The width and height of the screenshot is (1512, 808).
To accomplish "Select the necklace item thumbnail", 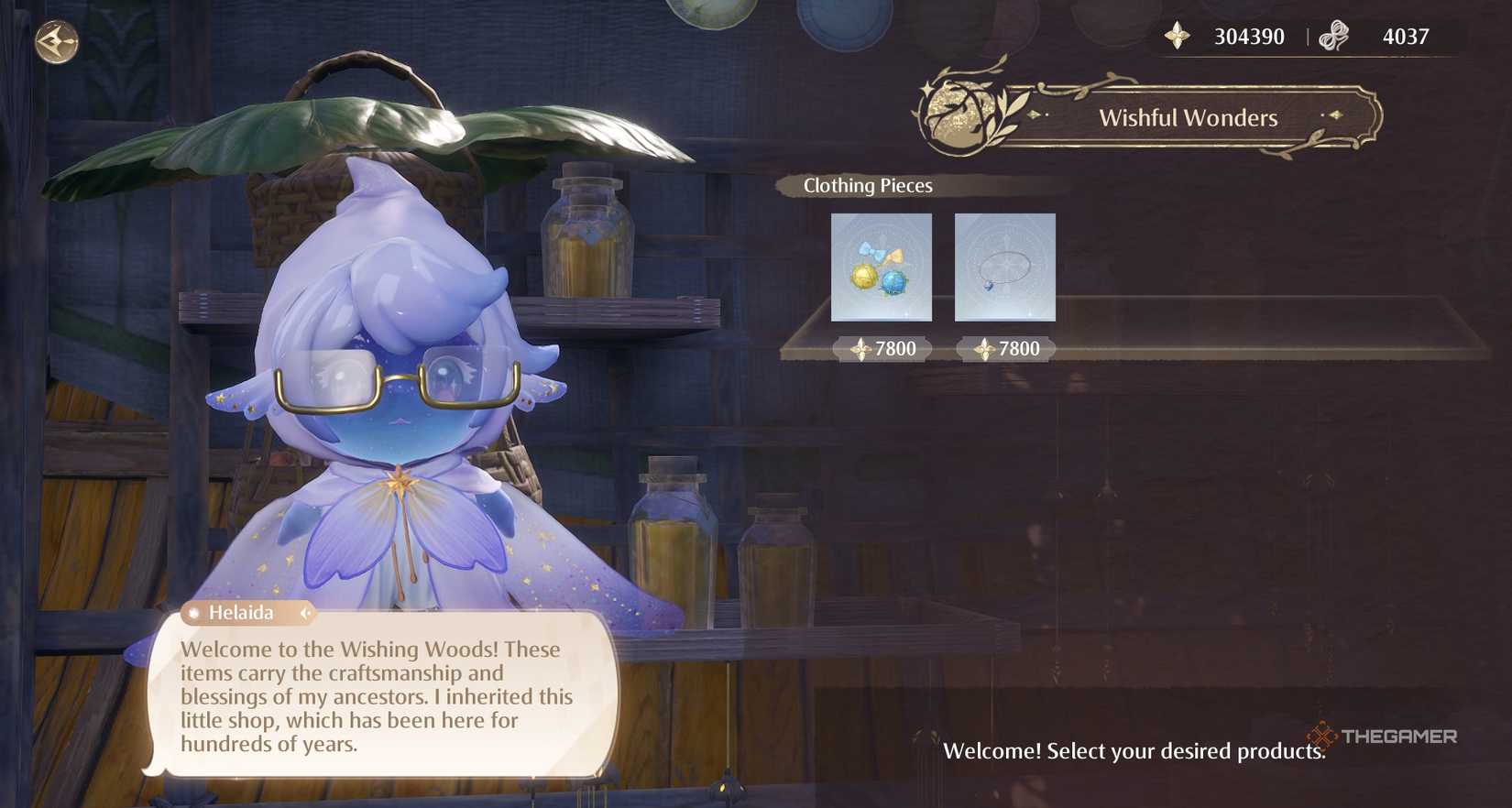I will coord(1004,268).
